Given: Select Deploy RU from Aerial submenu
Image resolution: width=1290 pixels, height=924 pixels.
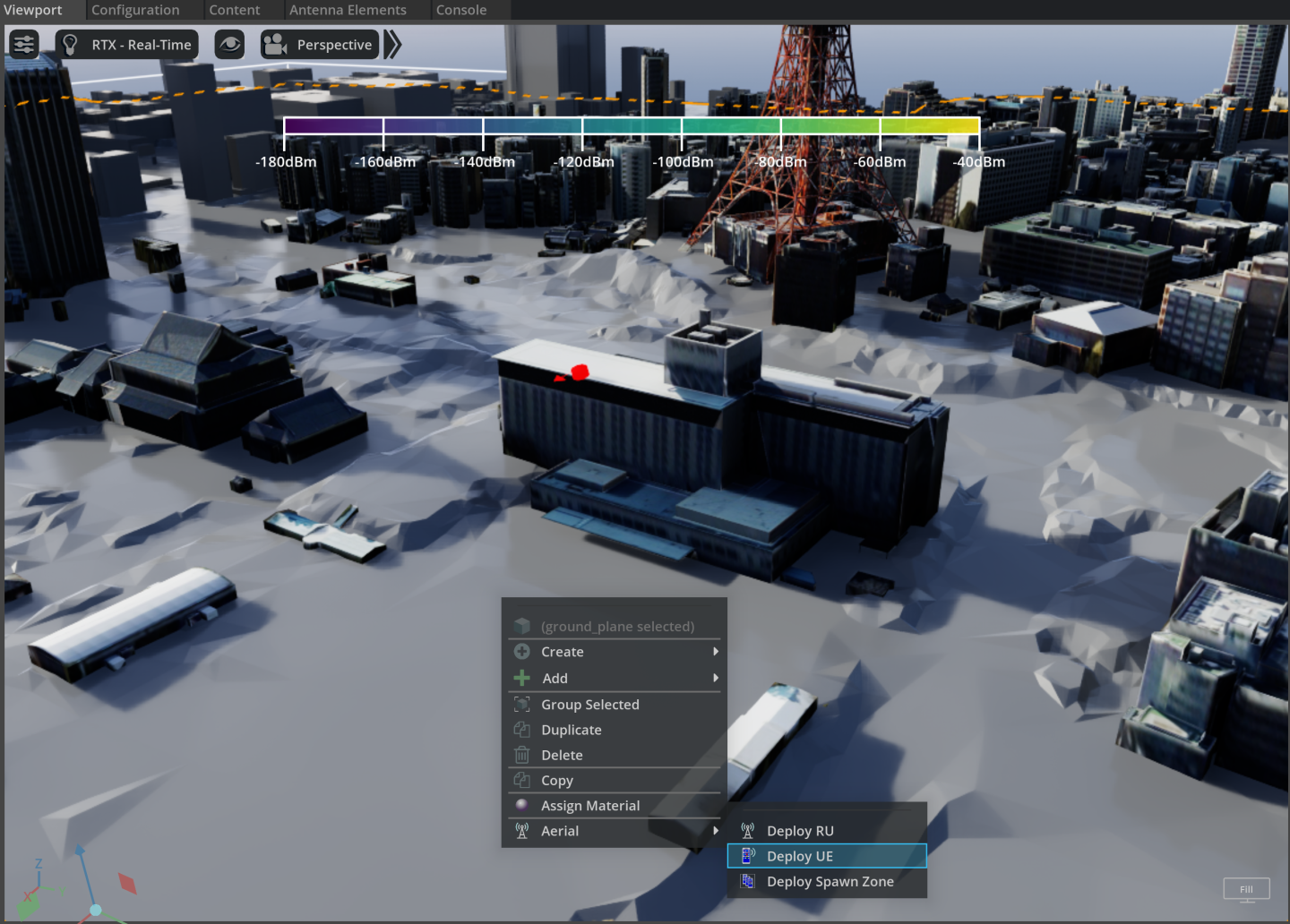Looking at the screenshot, I should [x=800, y=831].
